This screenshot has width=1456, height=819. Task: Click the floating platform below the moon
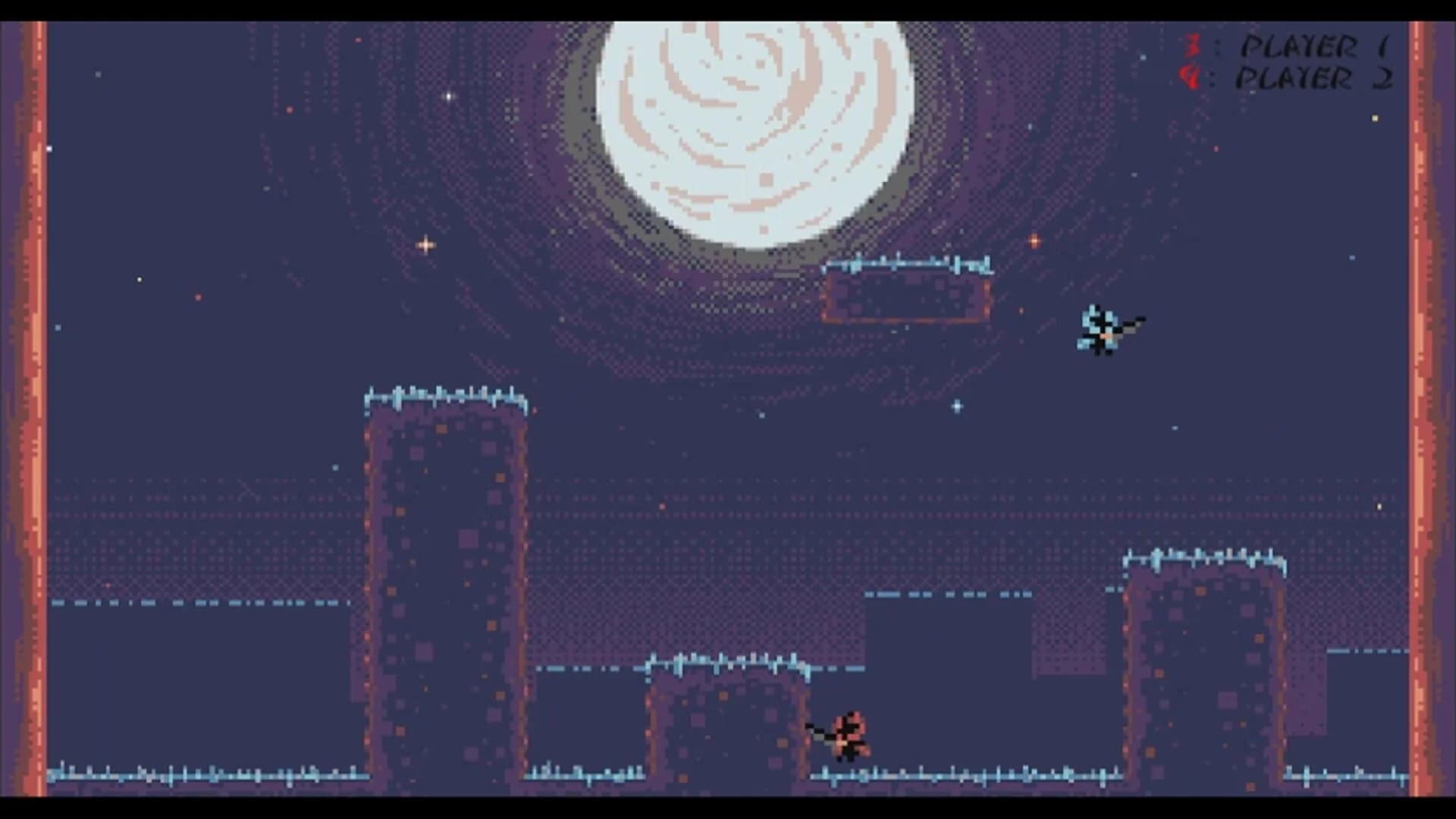pyautogui.click(x=906, y=296)
